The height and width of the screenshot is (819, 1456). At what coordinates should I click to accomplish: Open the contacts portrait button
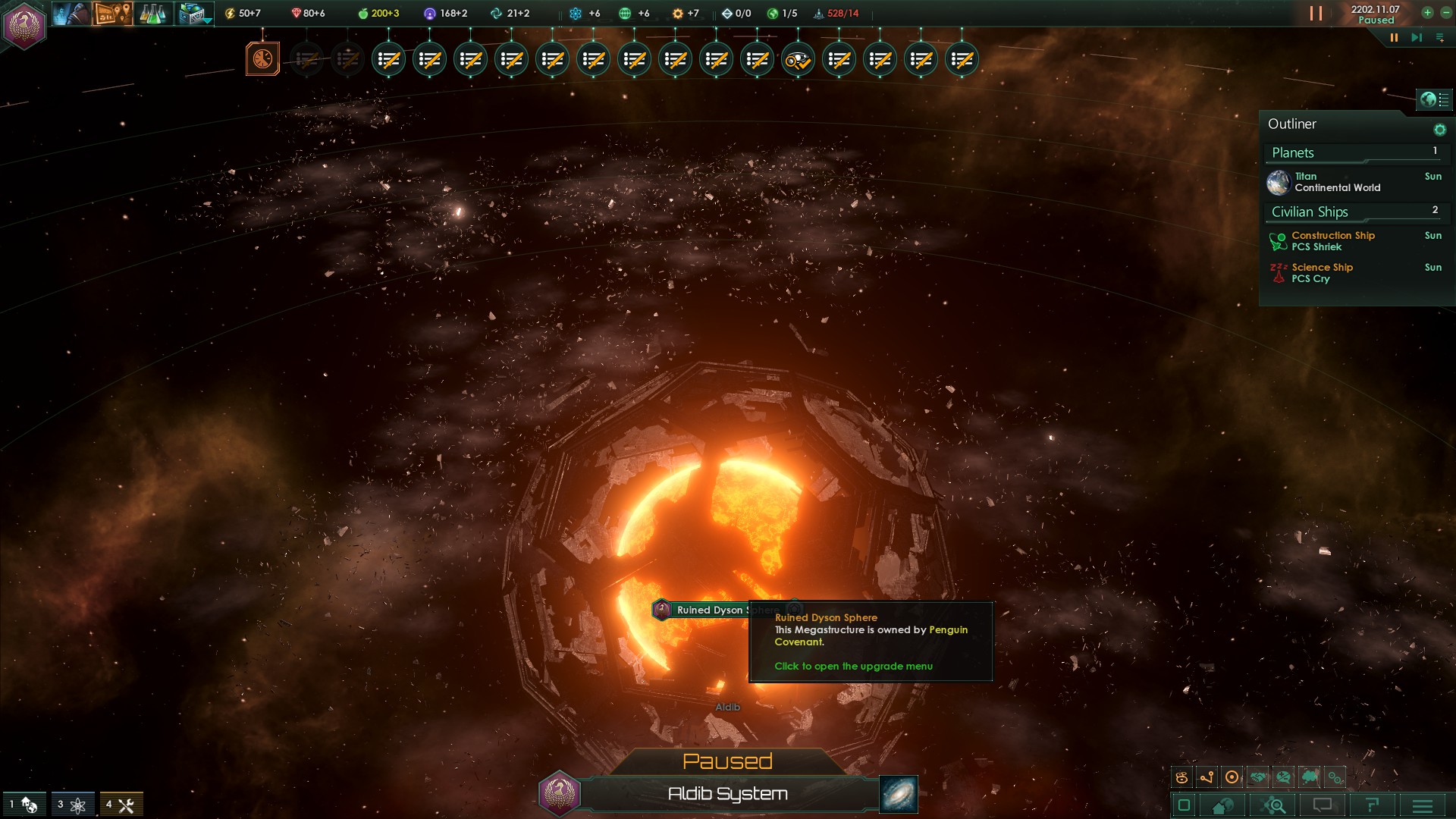point(70,14)
